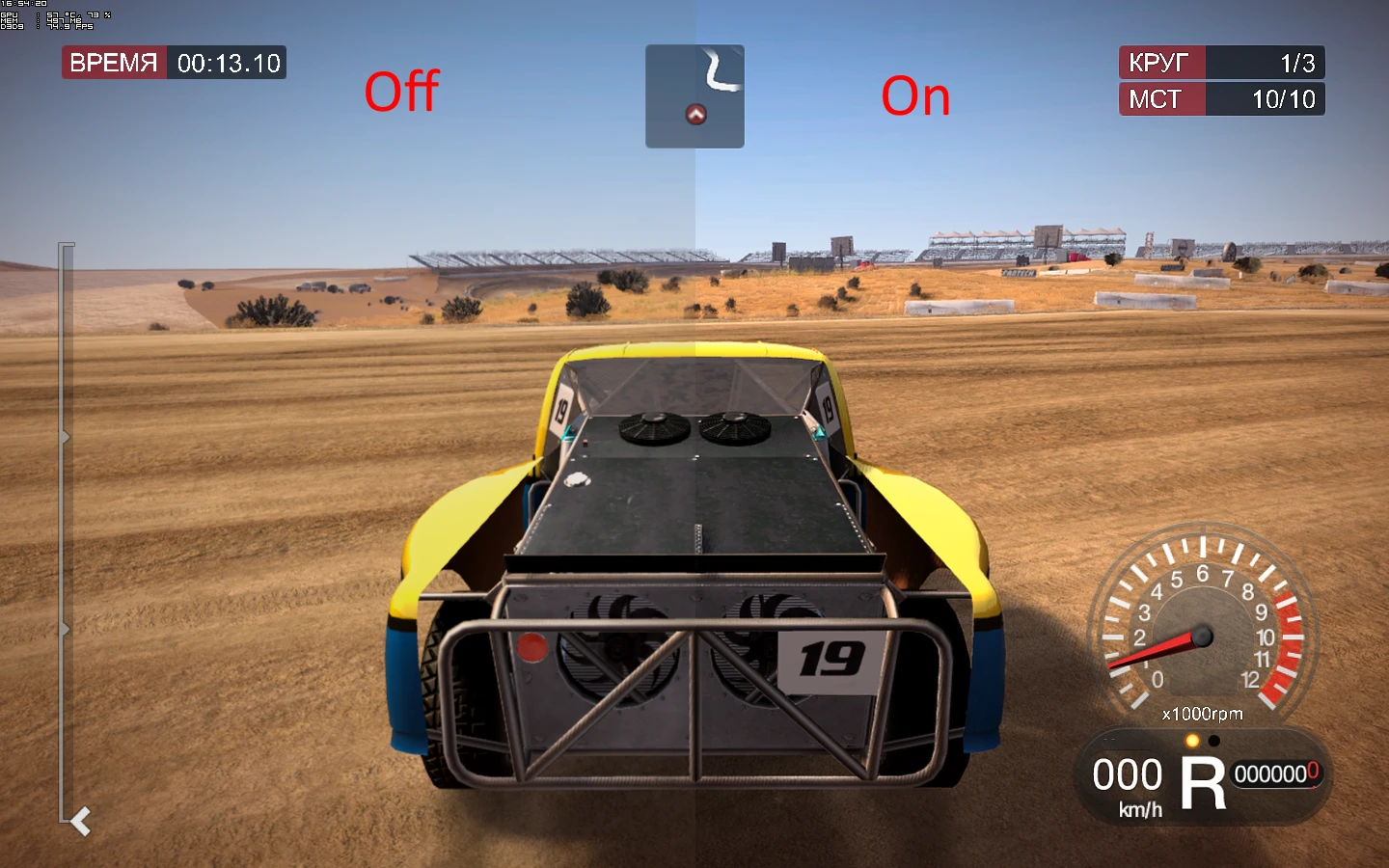Screen dimensions: 1389x868
Task: Click the 000 speed value
Action: coord(1126,774)
